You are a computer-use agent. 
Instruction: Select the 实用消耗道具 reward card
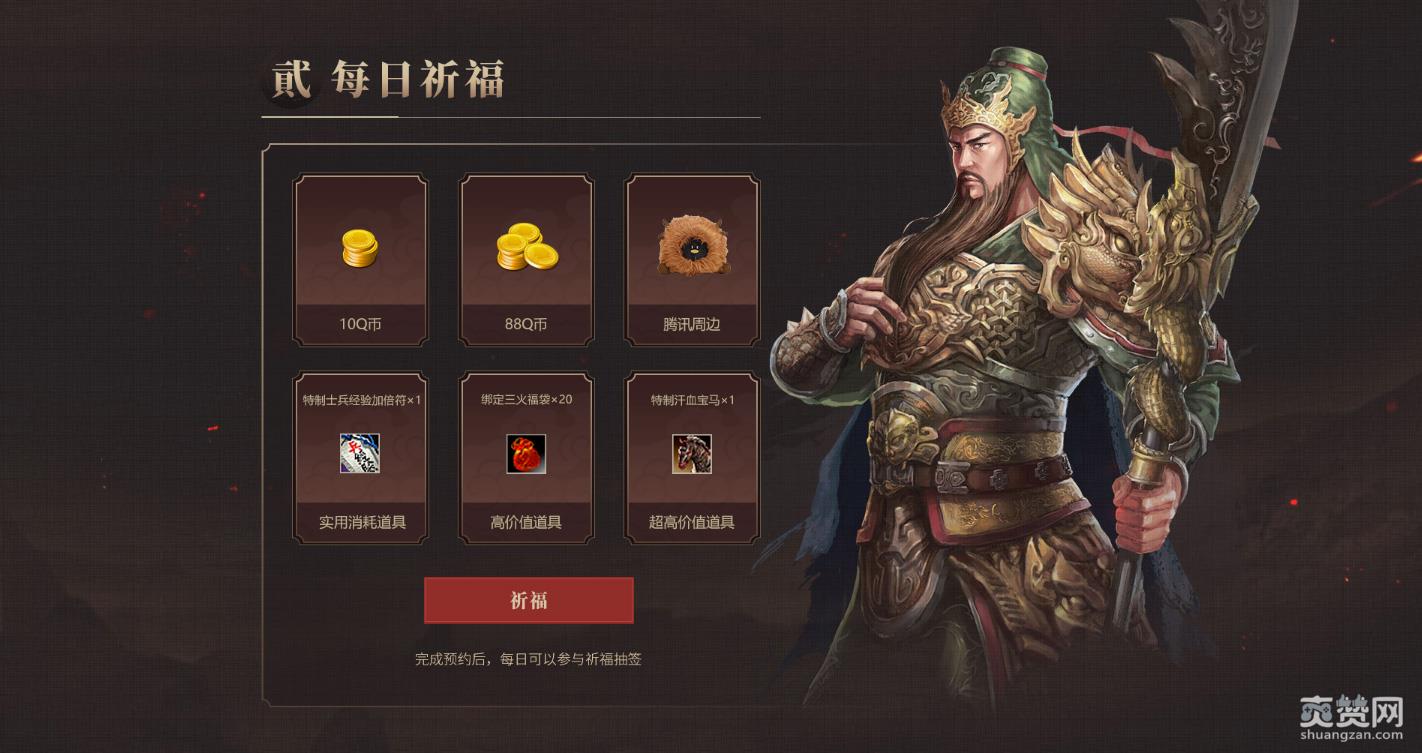tap(360, 458)
